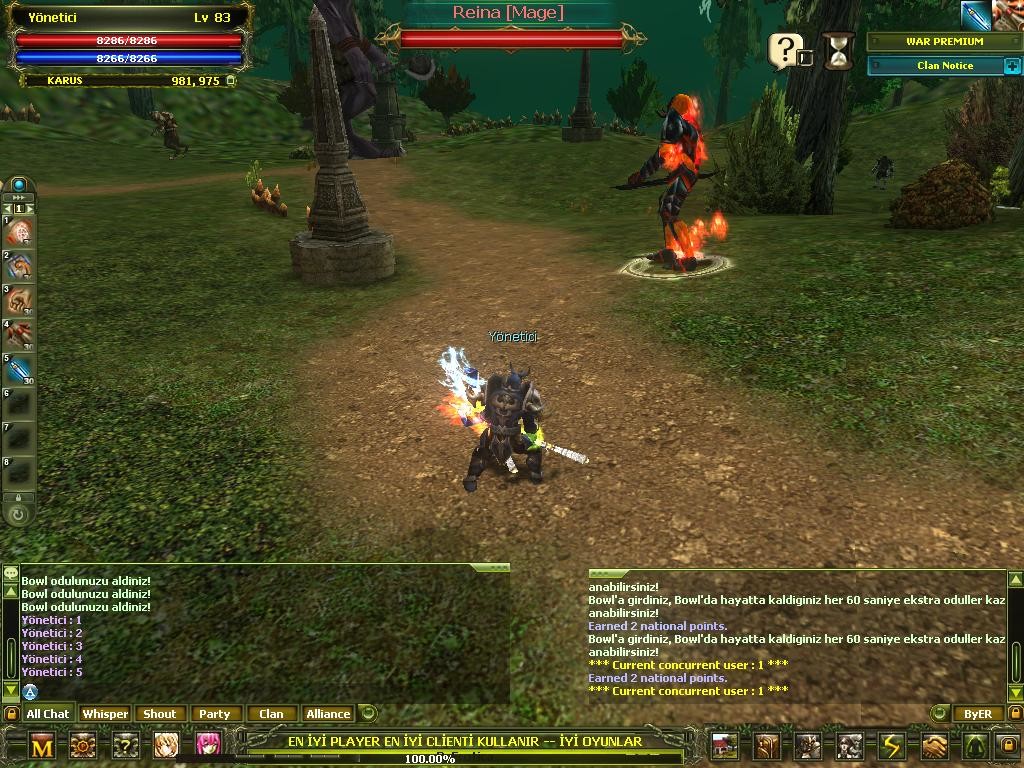Activate the skill in hotbar slot 1
This screenshot has height=768, width=1024.
[x=20, y=232]
